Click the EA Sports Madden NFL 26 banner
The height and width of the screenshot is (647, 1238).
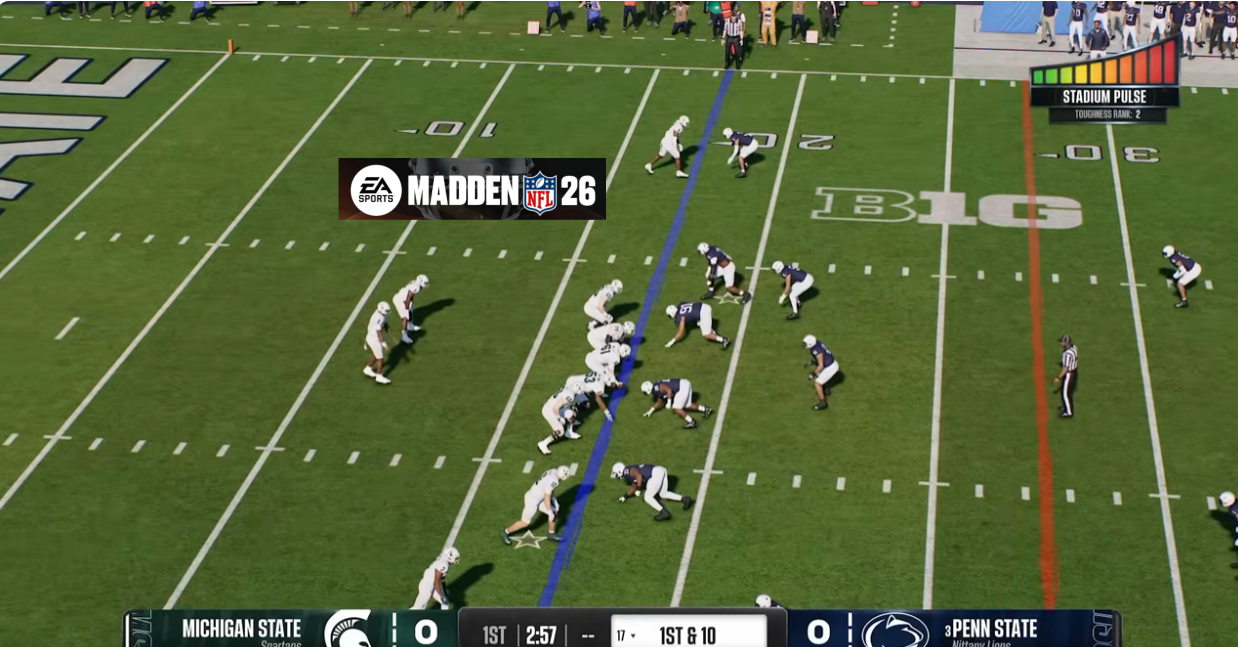click(x=472, y=189)
